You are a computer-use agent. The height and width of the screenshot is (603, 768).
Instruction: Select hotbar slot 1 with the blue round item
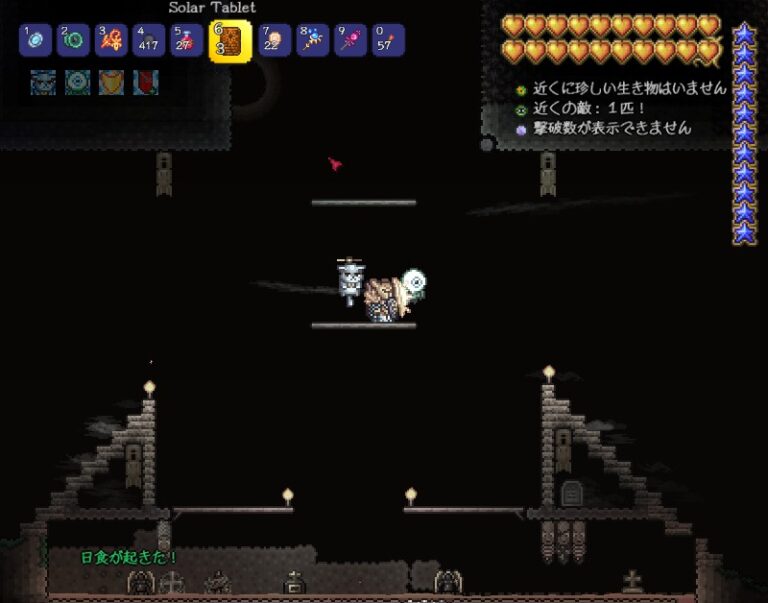click(x=36, y=41)
